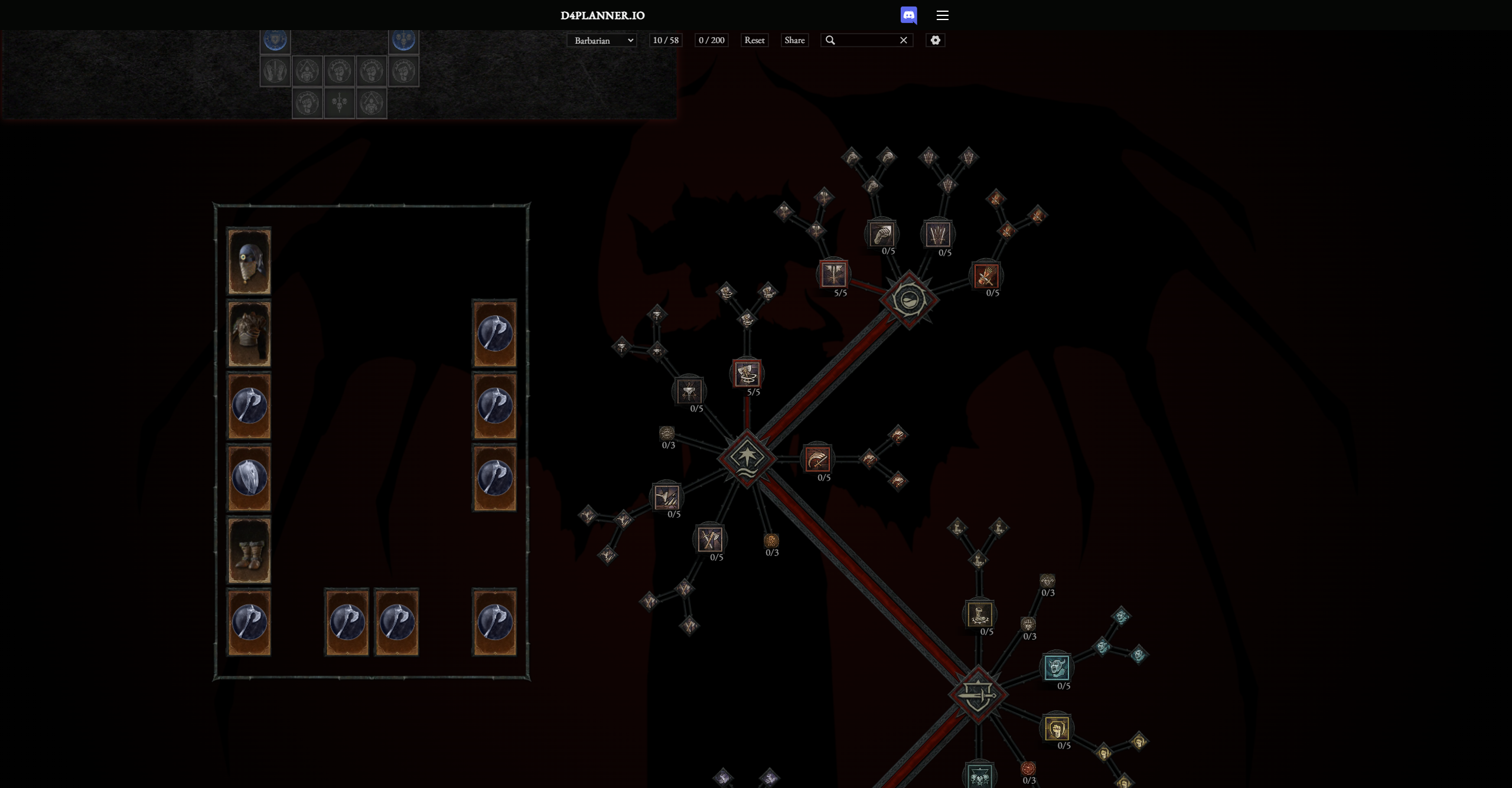
Task: Click the 5/5 Lunging Strike skill node
Action: (834, 275)
